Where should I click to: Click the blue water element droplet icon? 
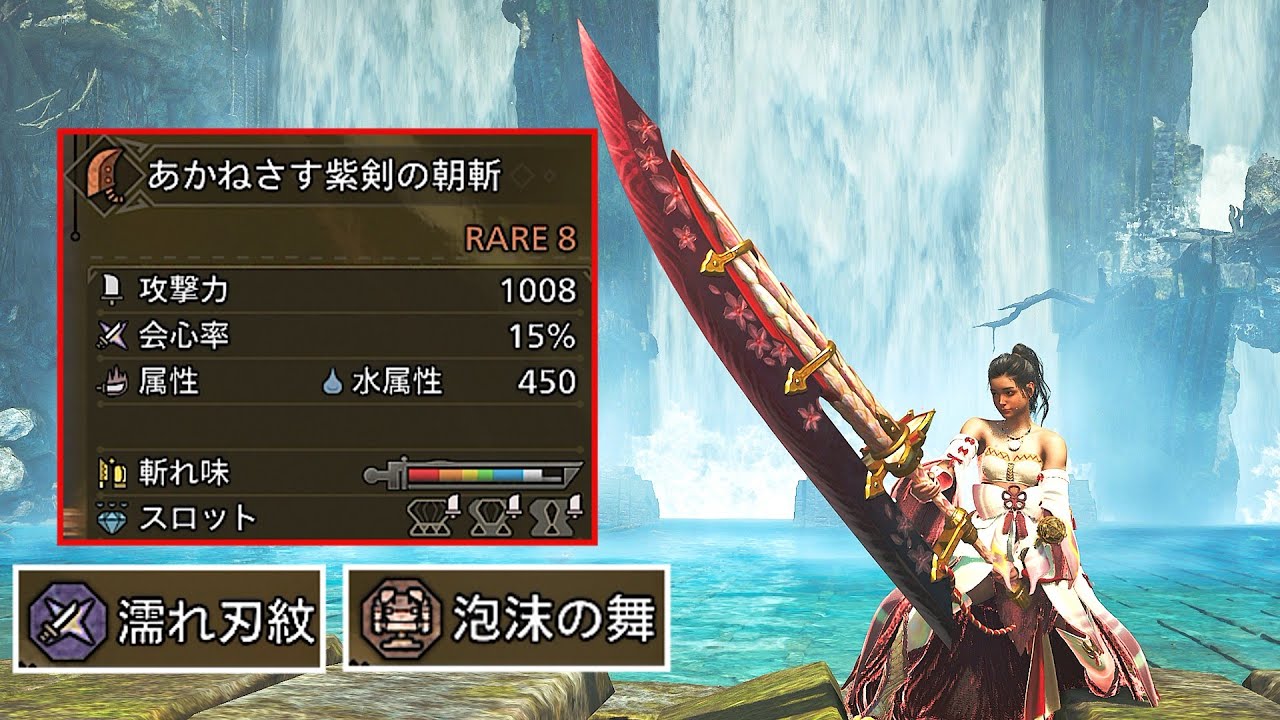coord(333,378)
